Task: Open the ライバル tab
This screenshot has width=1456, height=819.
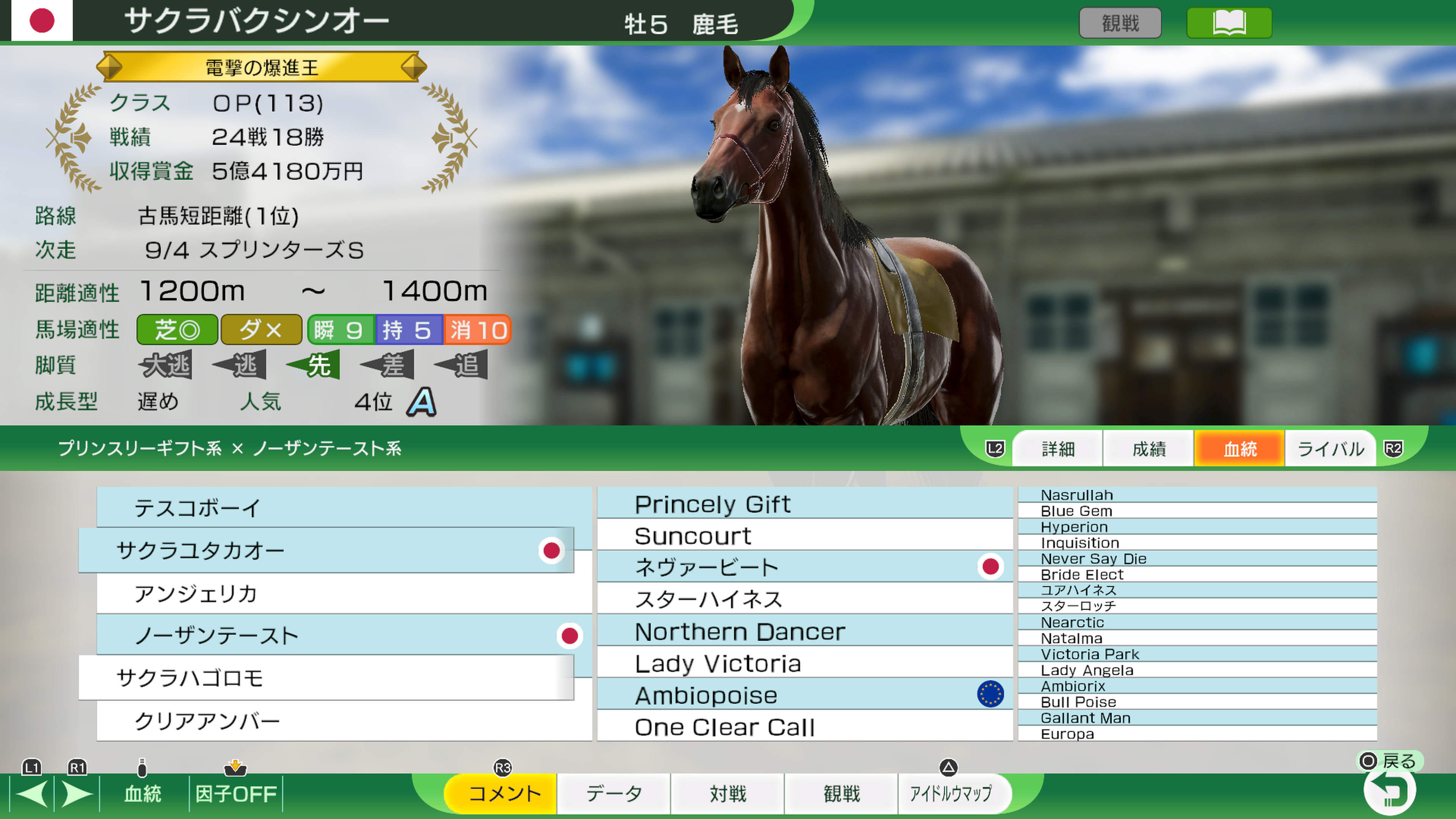Action: [1330, 448]
